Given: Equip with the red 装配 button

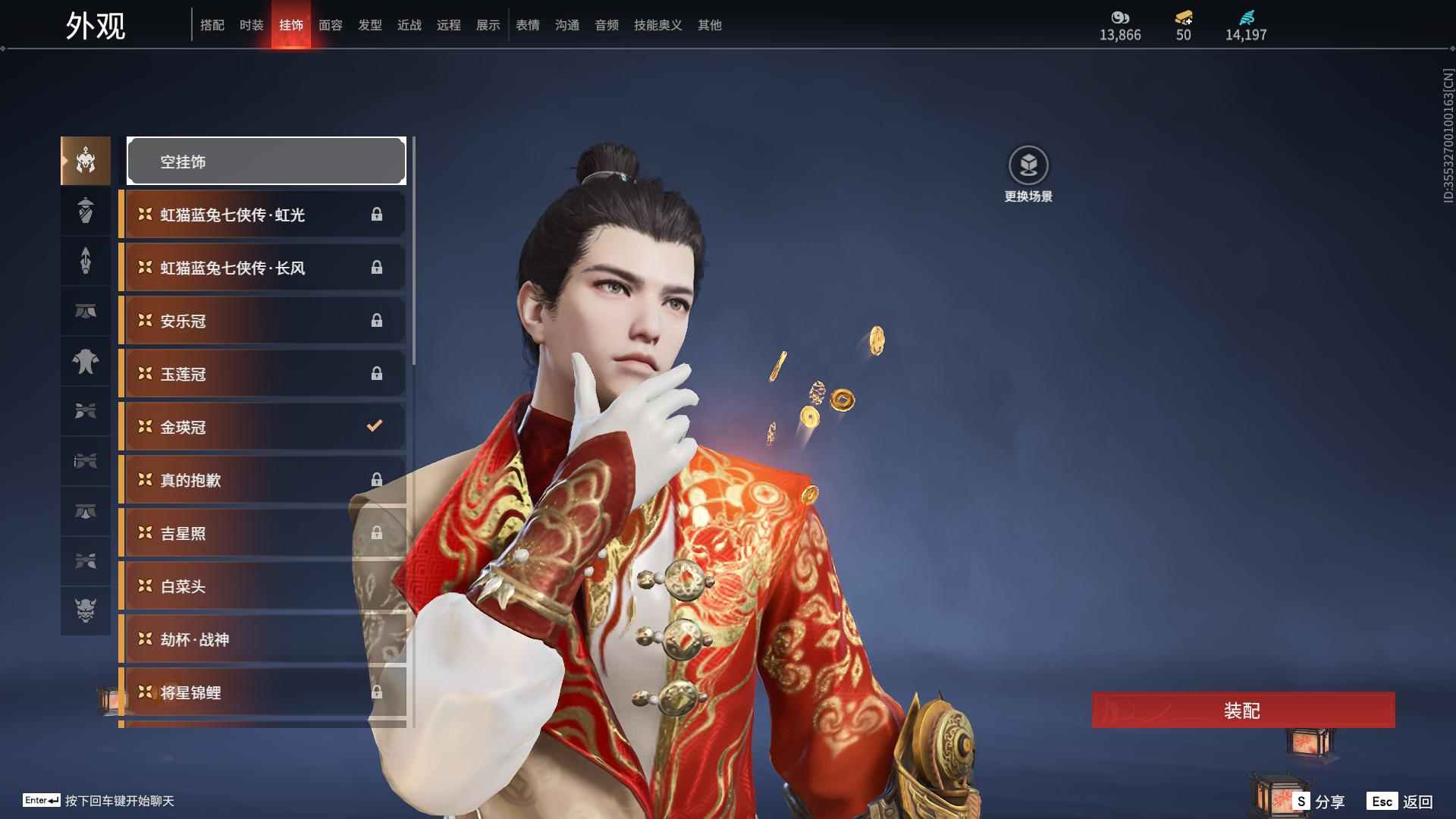Looking at the screenshot, I should (1242, 710).
